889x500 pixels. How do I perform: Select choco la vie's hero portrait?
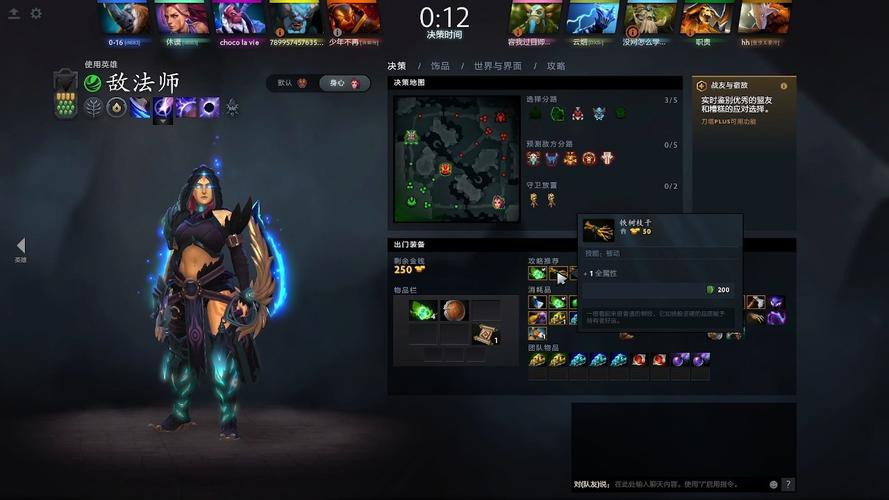(239, 17)
